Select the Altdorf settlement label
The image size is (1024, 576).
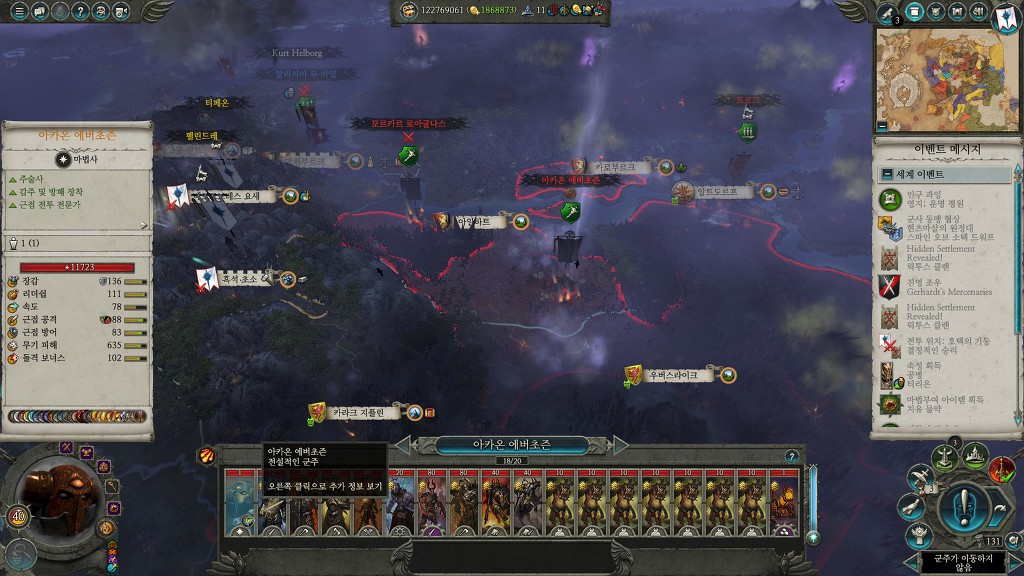pos(716,191)
